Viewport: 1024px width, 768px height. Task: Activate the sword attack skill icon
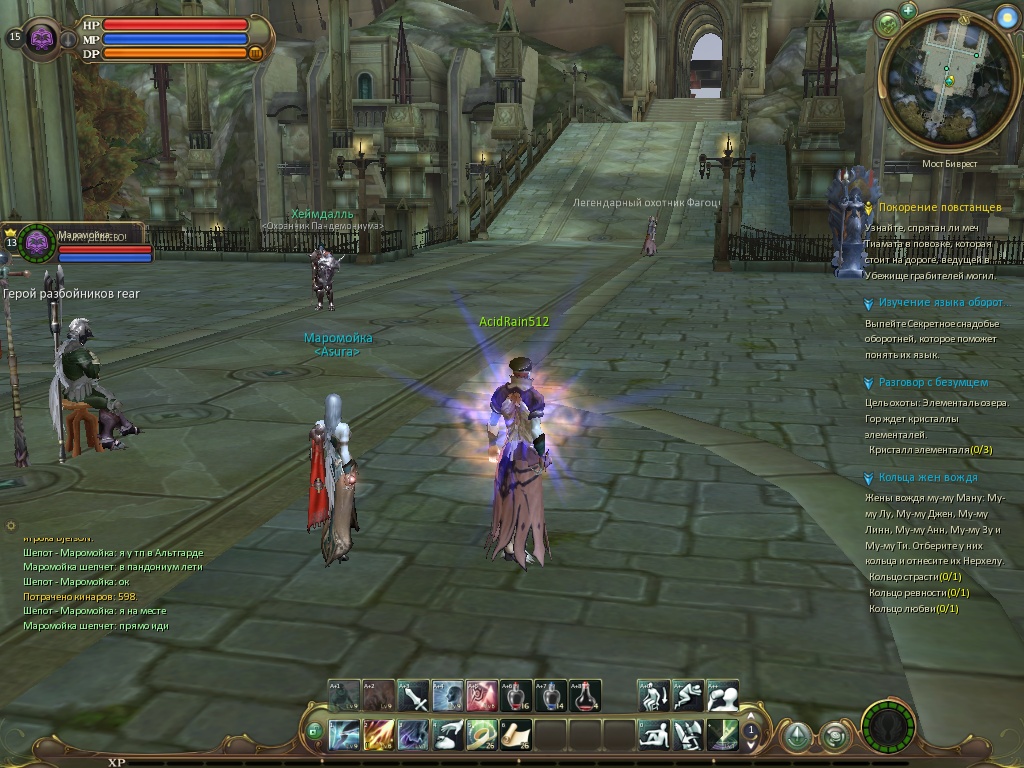click(x=413, y=695)
